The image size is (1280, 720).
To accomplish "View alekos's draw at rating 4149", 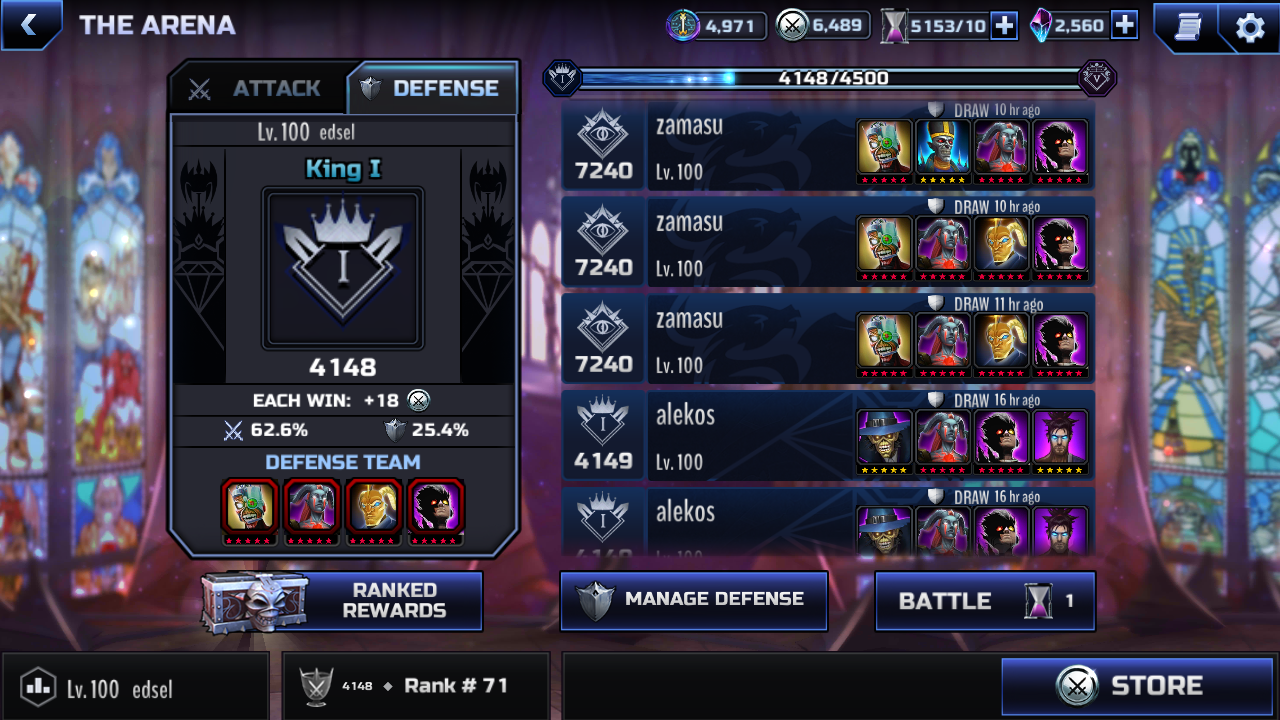I will [x=828, y=436].
